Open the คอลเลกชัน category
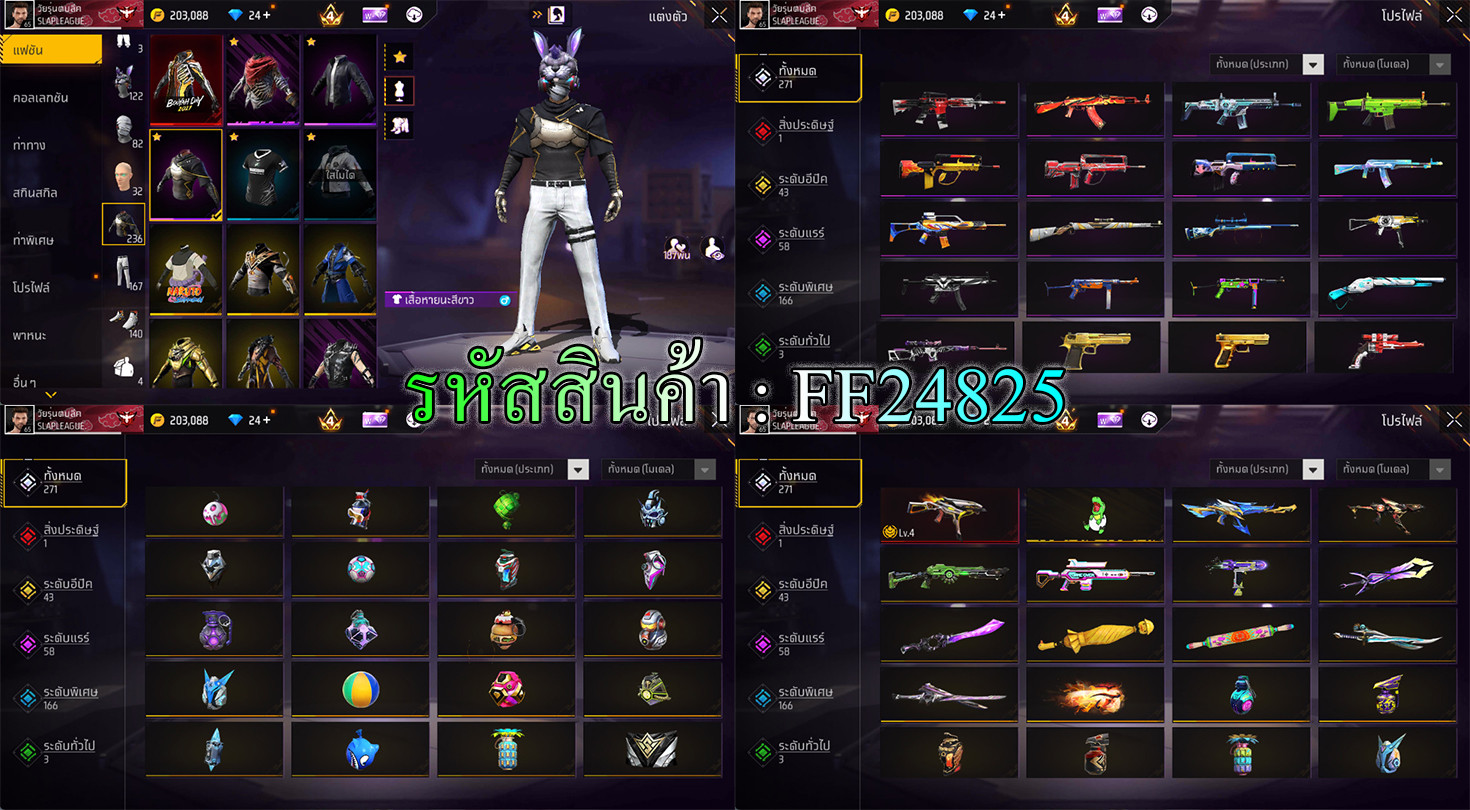 click(x=42, y=98)
